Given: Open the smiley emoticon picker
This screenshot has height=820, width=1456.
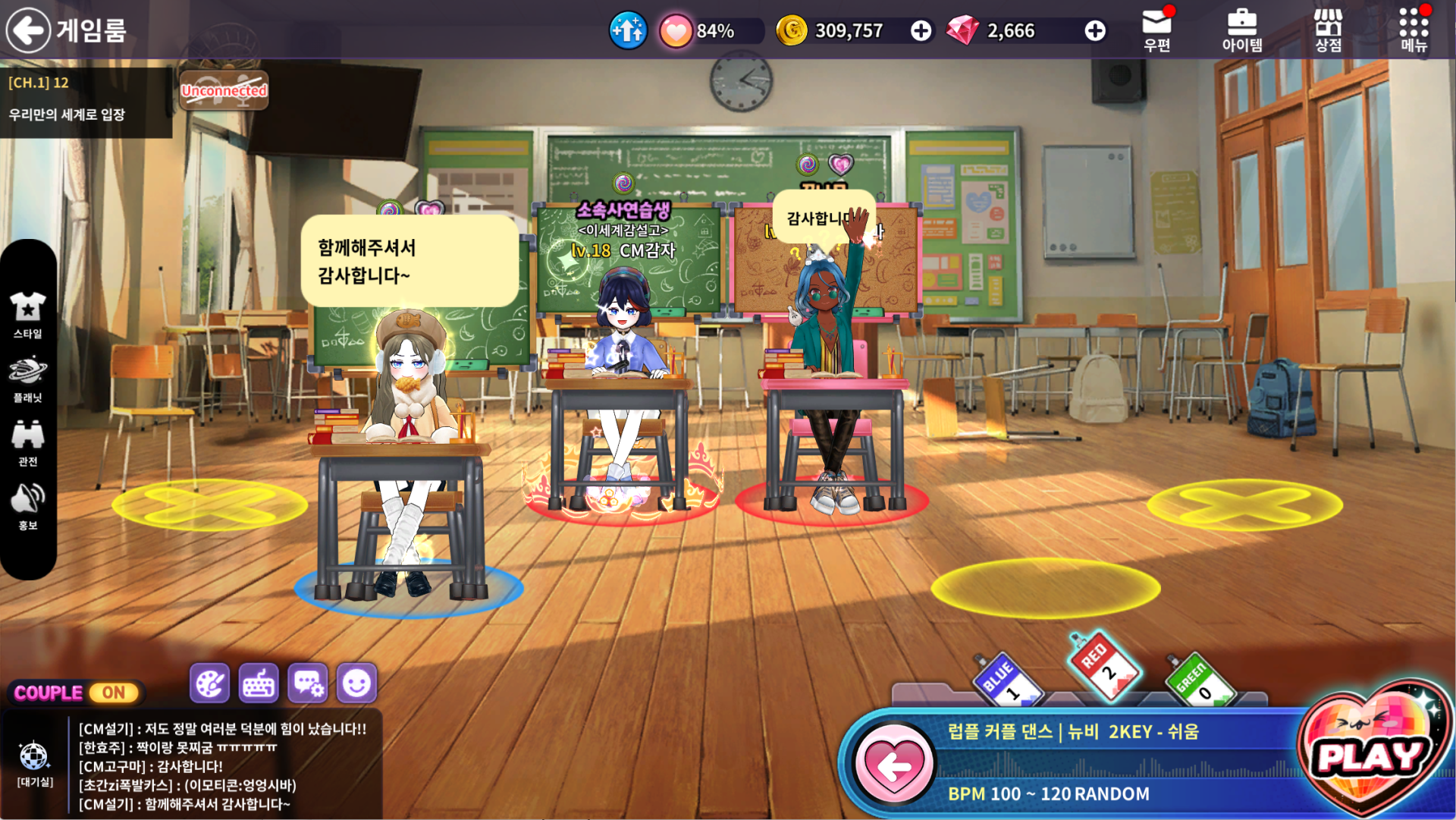Looking at the screenshot, I should coord(356,684).
